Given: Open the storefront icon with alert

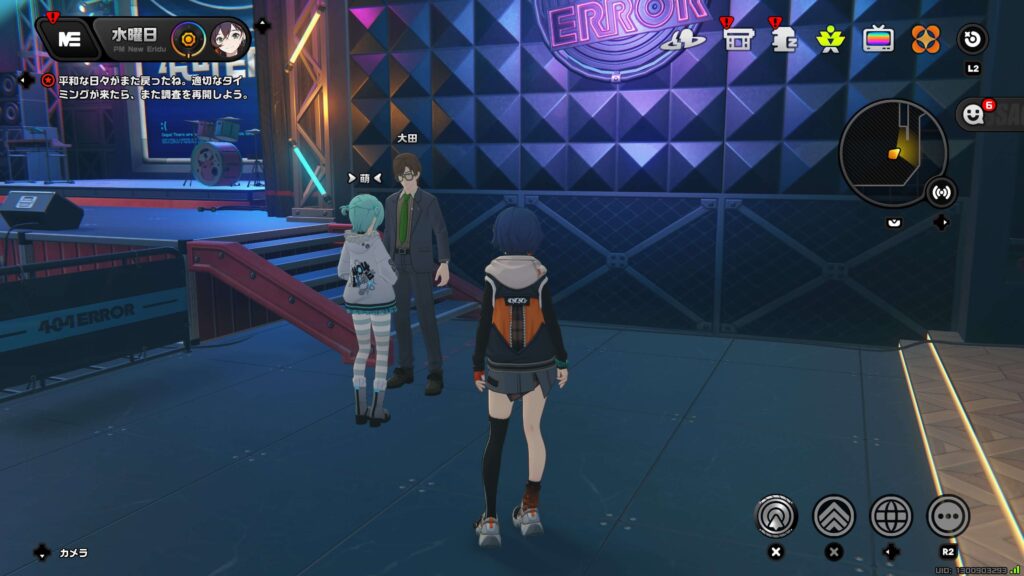Looking at the screenshot, I should click(738, 40).
